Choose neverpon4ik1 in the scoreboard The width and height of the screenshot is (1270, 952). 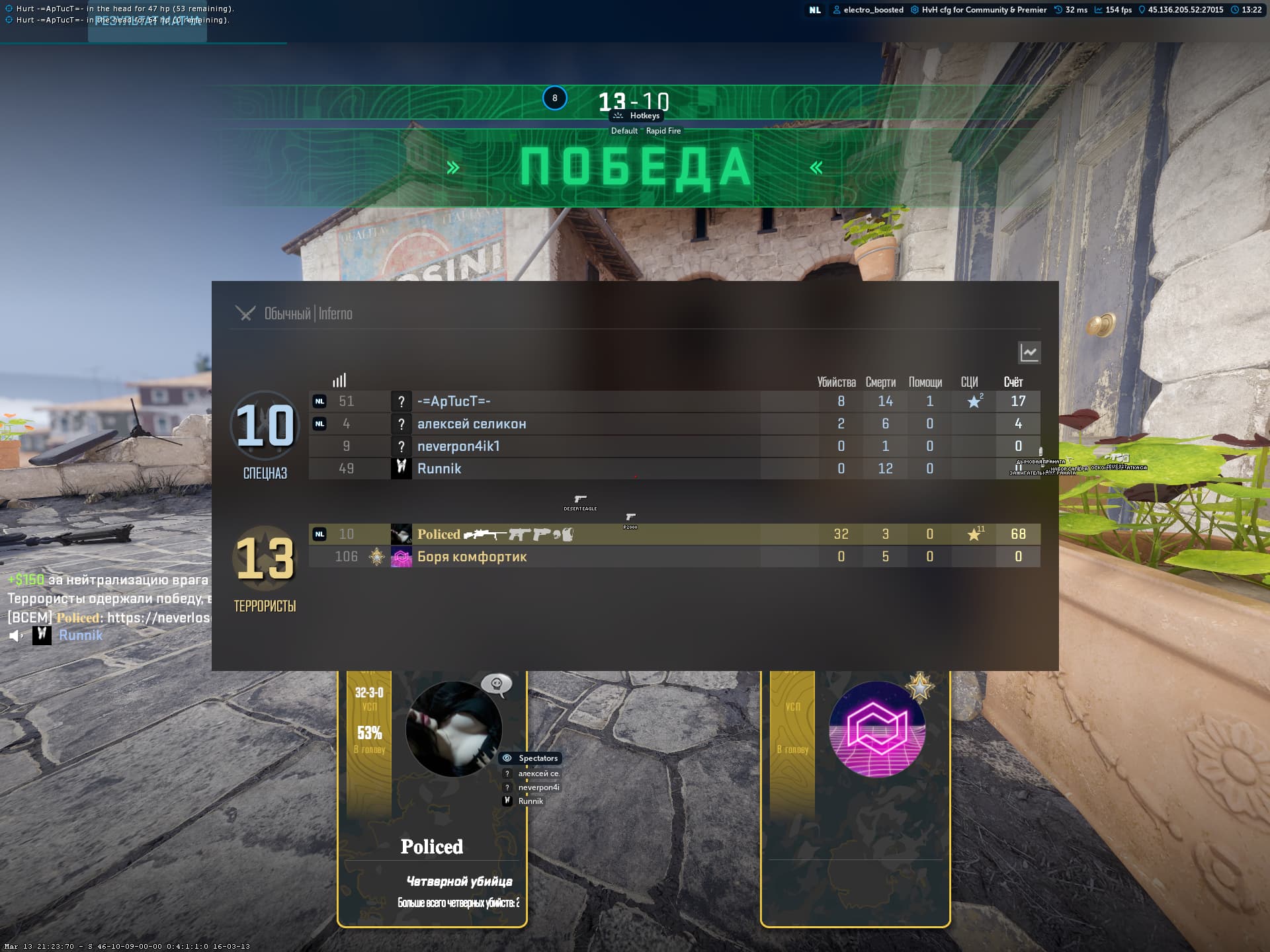pyautogui.click(x=458, y=446)
